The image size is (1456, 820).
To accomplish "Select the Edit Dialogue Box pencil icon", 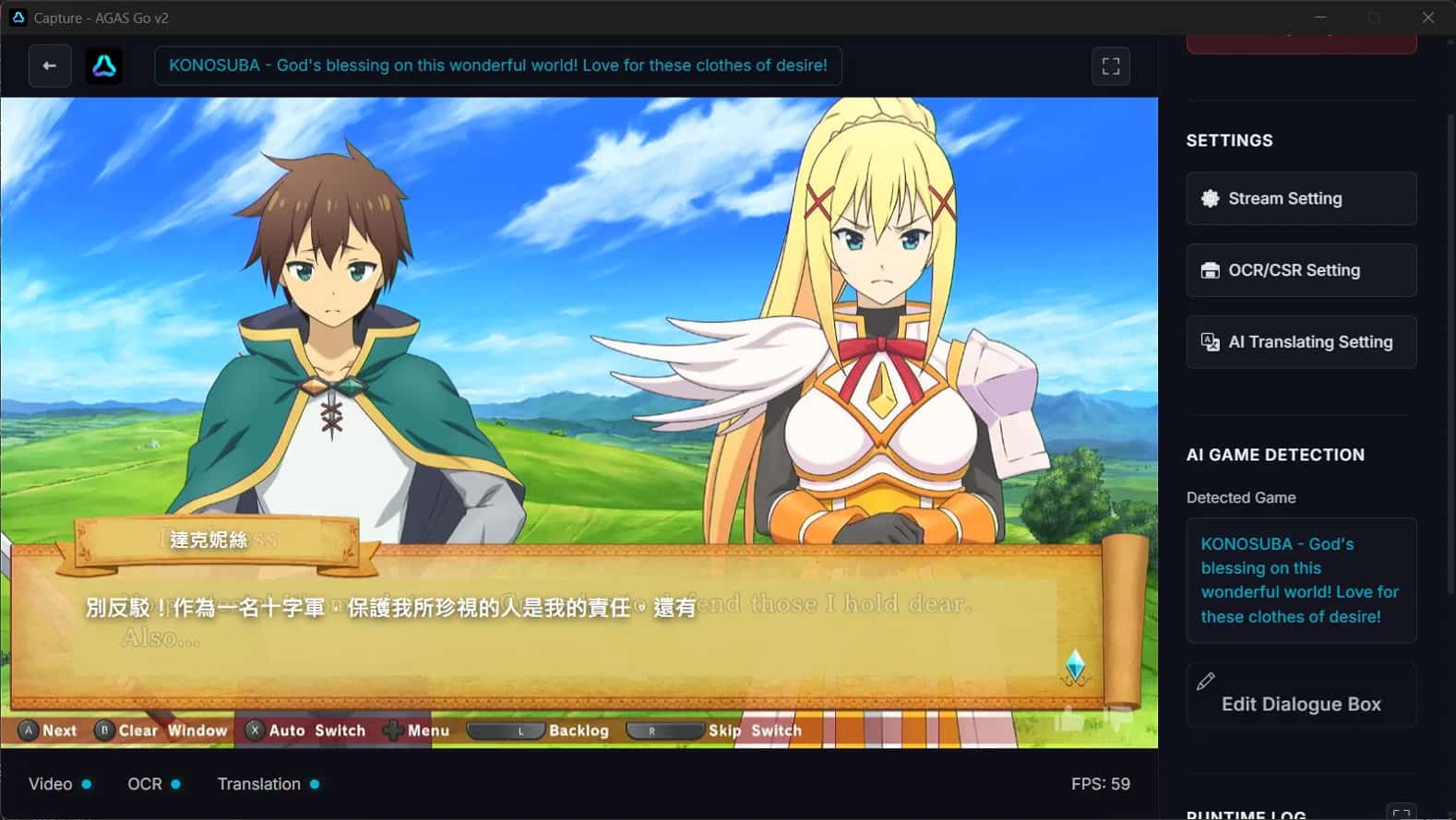I will point(1207,682).
